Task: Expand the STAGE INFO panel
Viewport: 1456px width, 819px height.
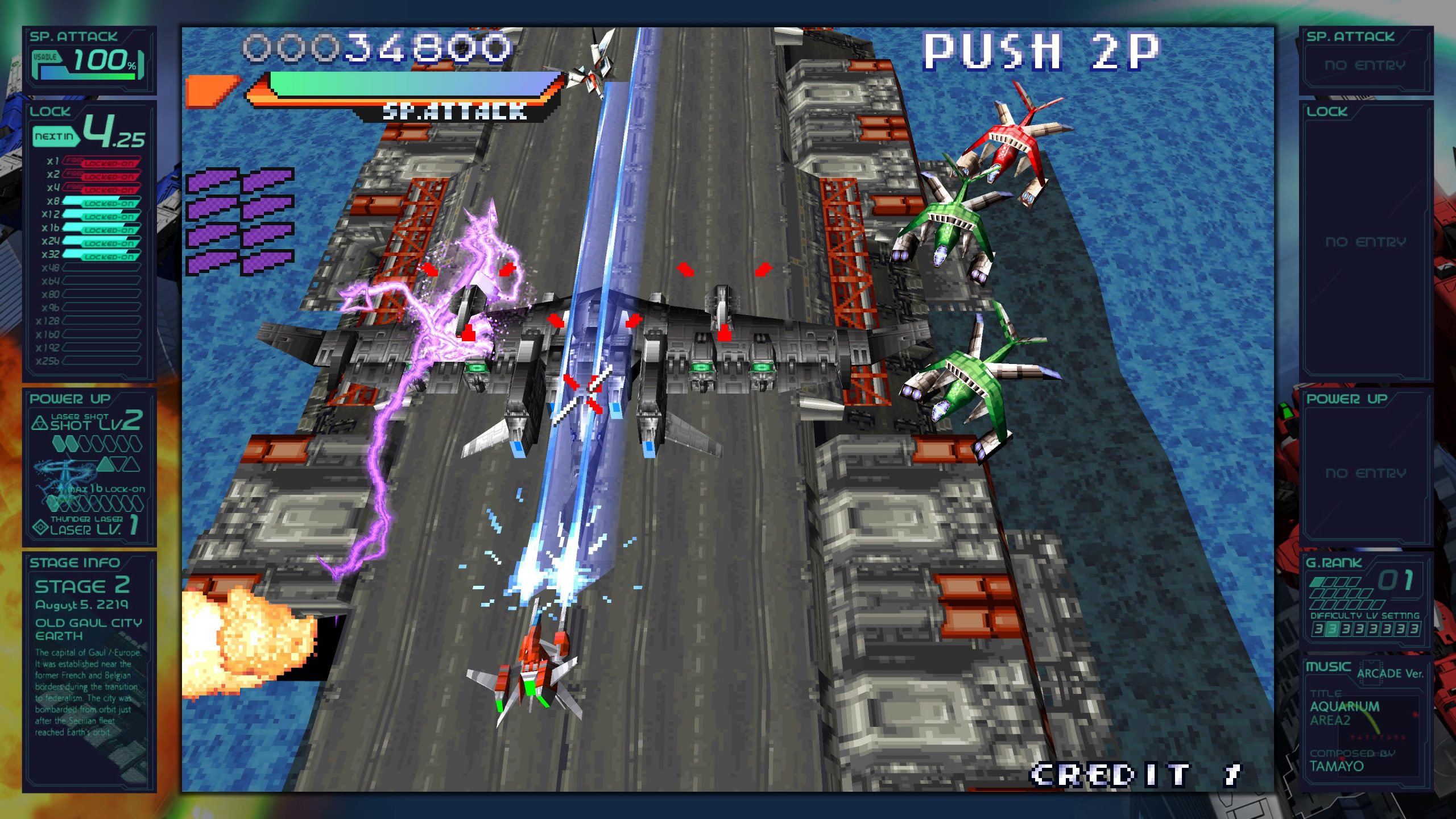Action: (74, 563)
